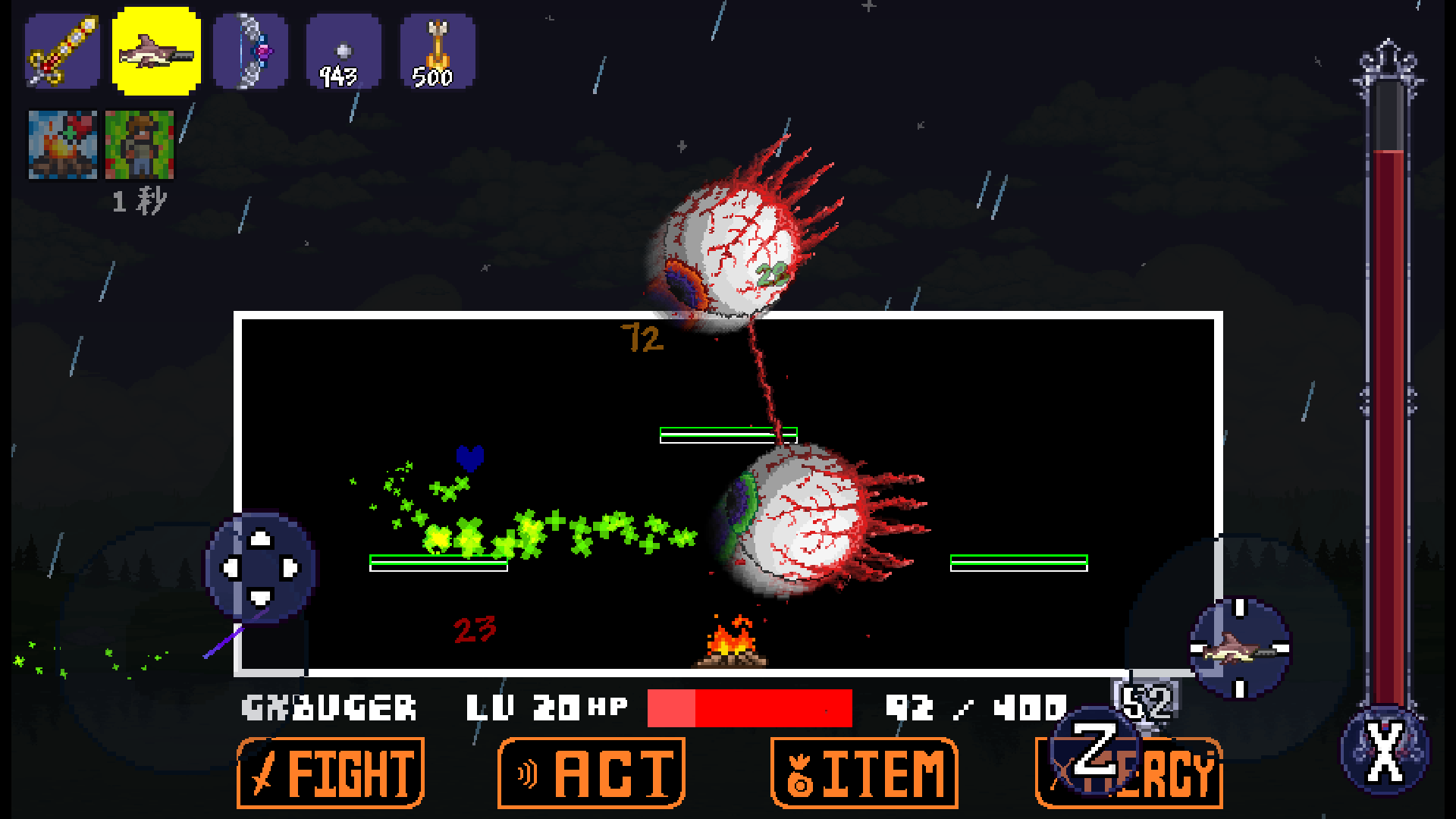1456x819 pixels.
Task: Tap the X cancel button
Action: (1385, 752)
